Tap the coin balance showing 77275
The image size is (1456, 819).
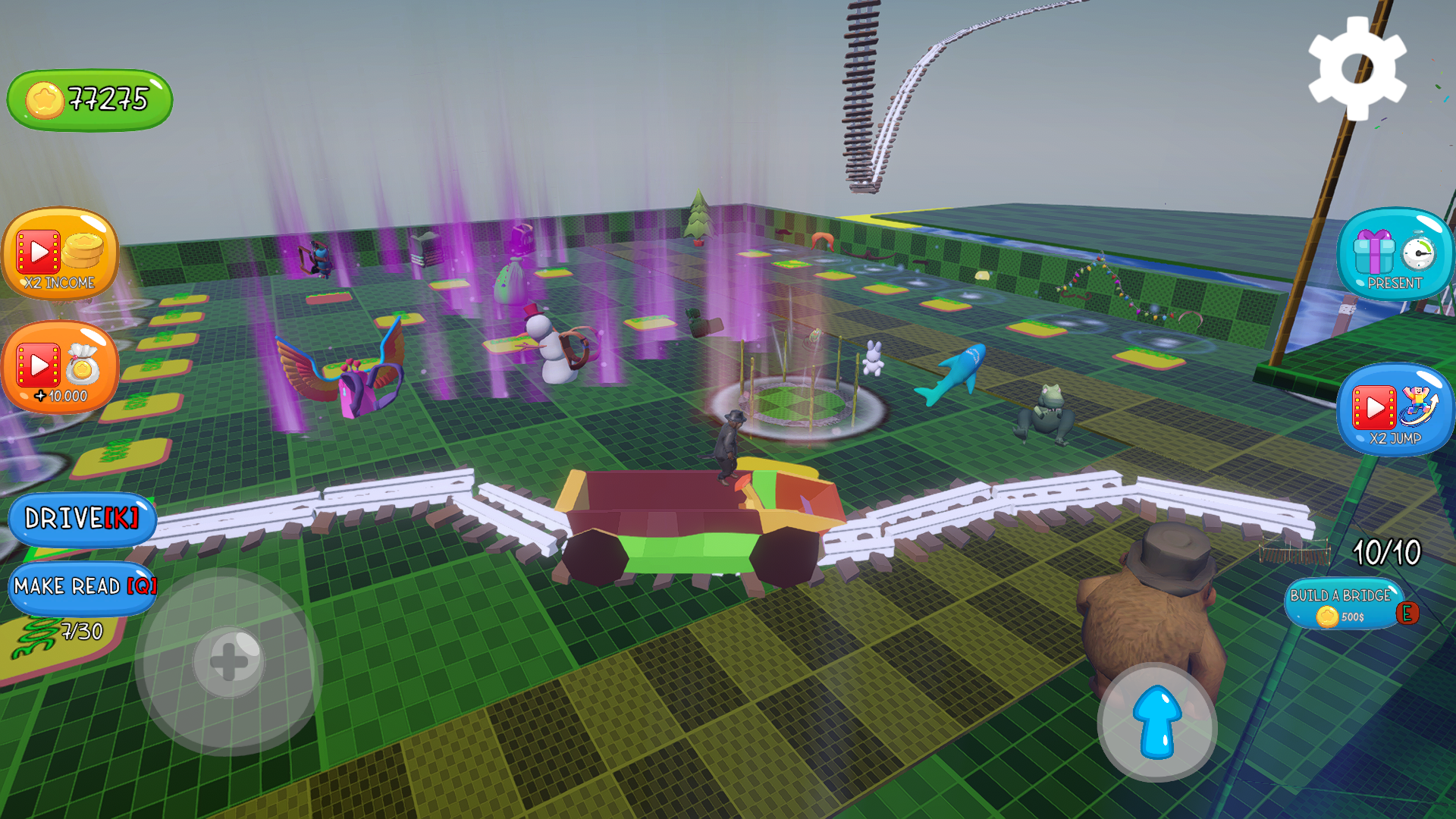[88, 97]
